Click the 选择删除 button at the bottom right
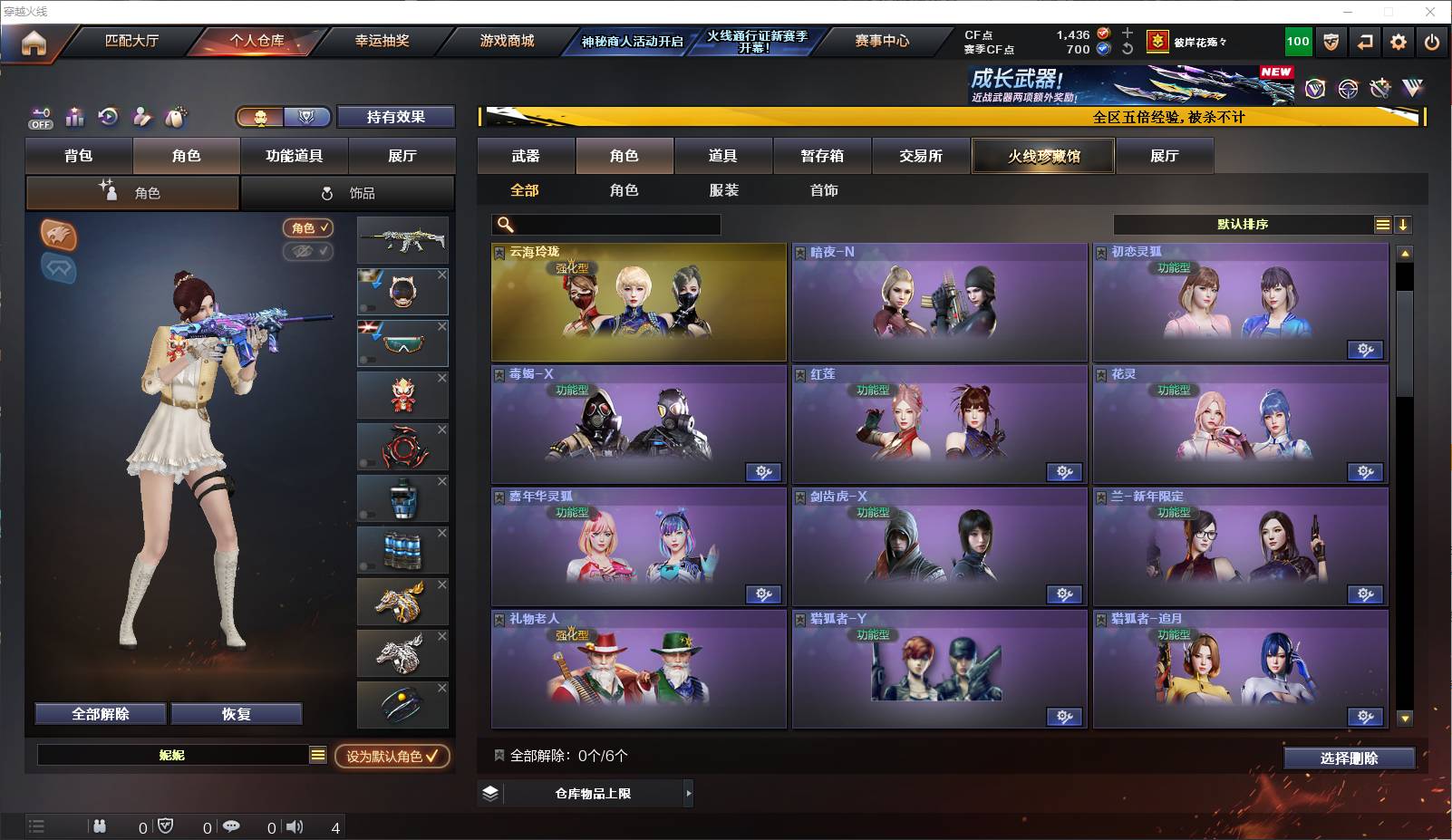This screenshot has width=1452, height=840. pyautogui.click(x=1350, y=758)
